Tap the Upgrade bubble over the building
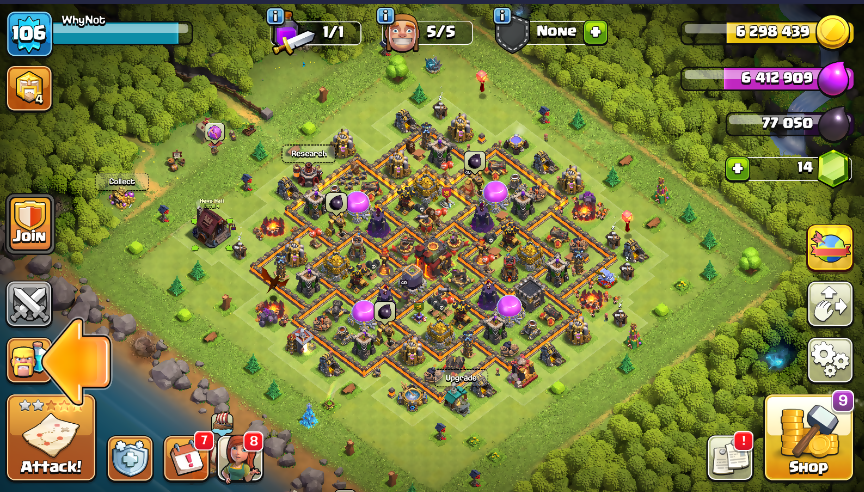This screenshot has width=864, height=492. point(460,378)
